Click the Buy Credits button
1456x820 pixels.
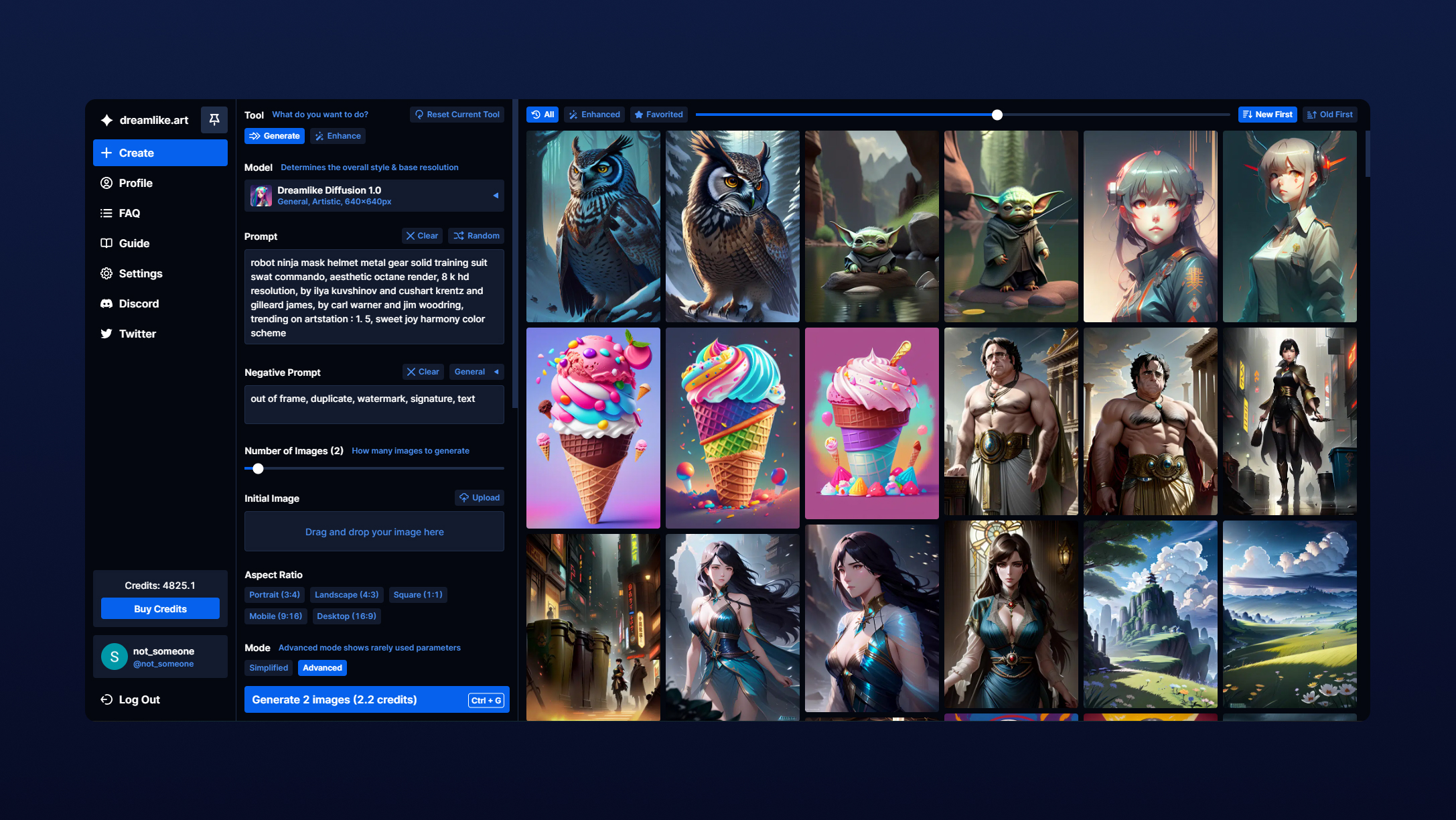(x=160, y=609)
